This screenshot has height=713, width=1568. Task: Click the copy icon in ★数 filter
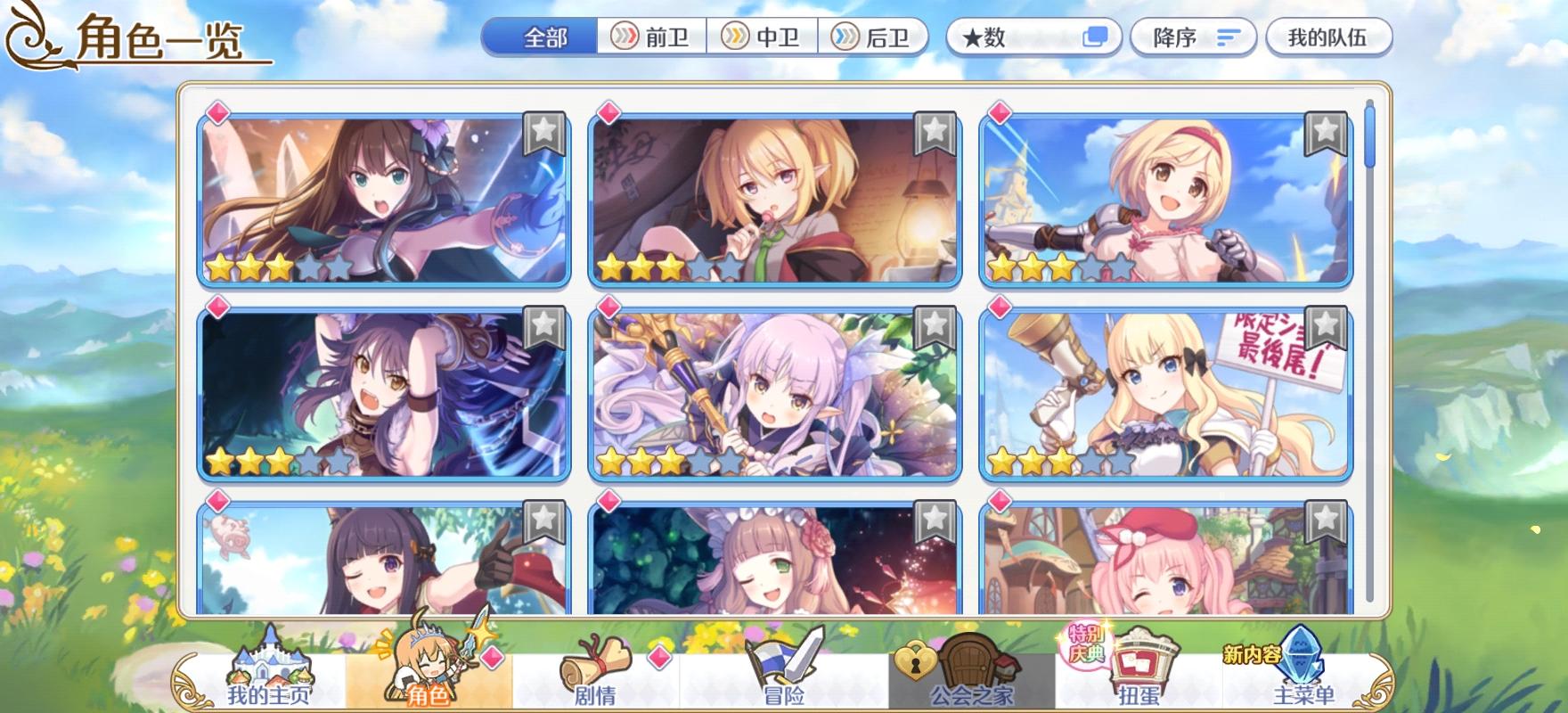coord(1094,37)
